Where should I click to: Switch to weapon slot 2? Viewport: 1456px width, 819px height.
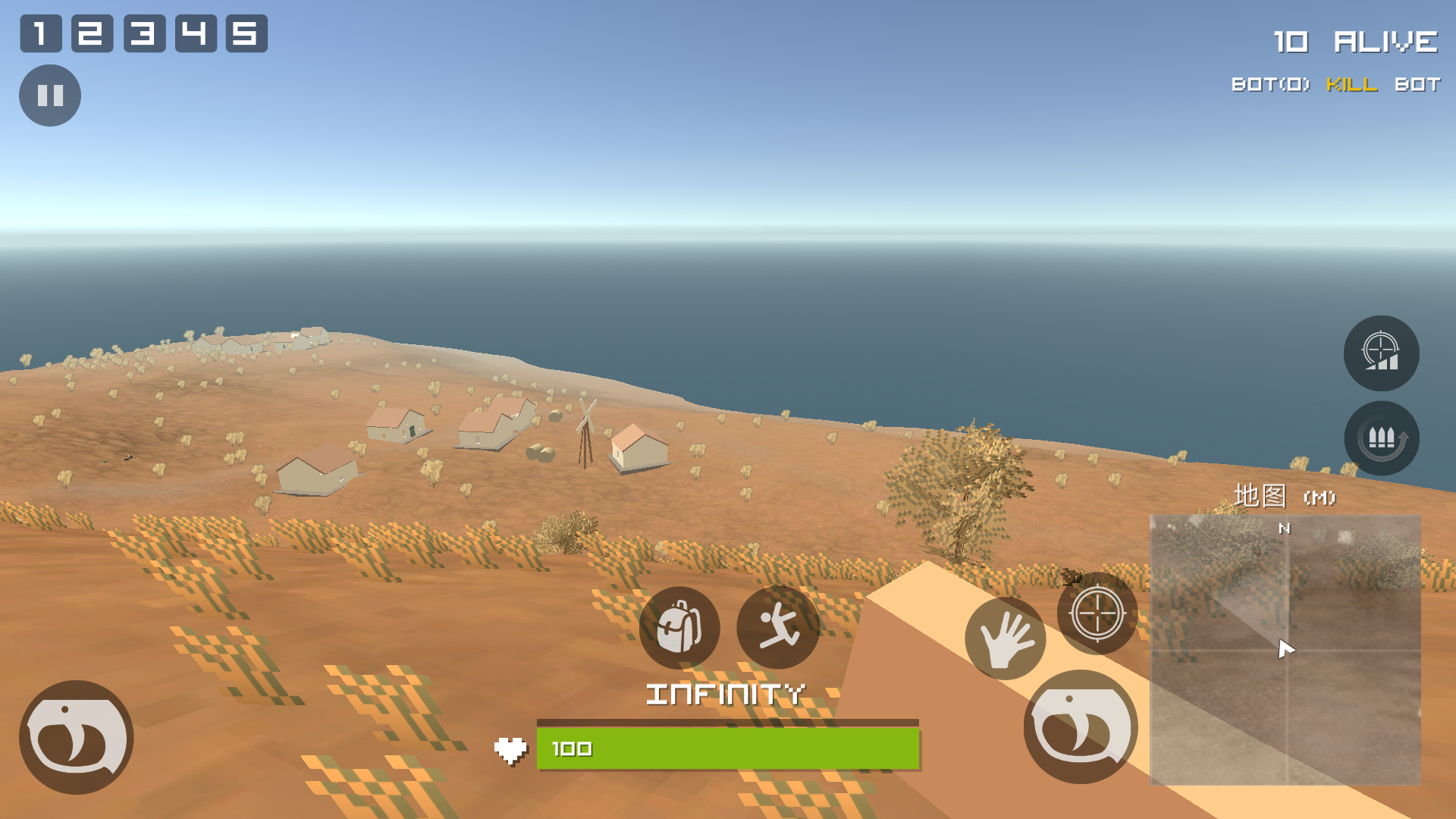92,33
